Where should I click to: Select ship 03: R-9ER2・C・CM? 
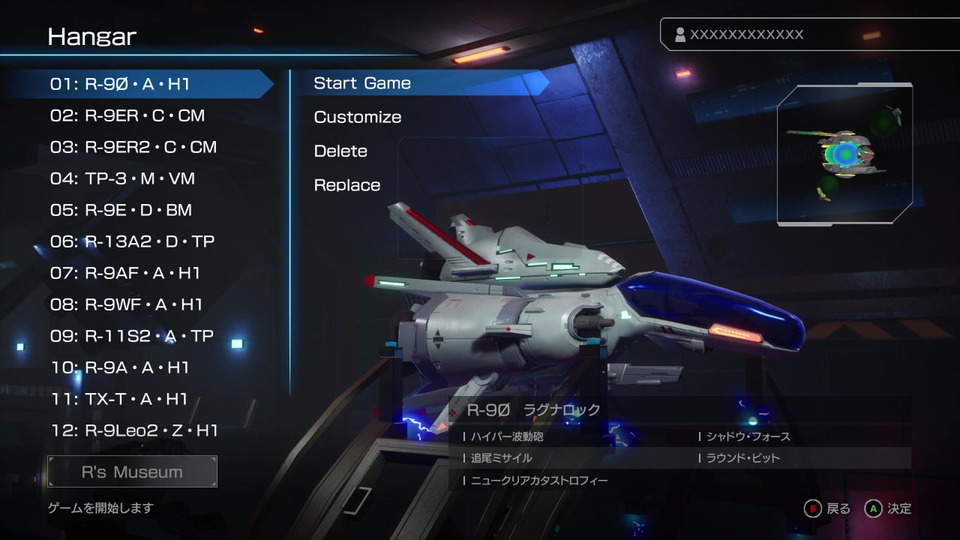pos(133,147)
